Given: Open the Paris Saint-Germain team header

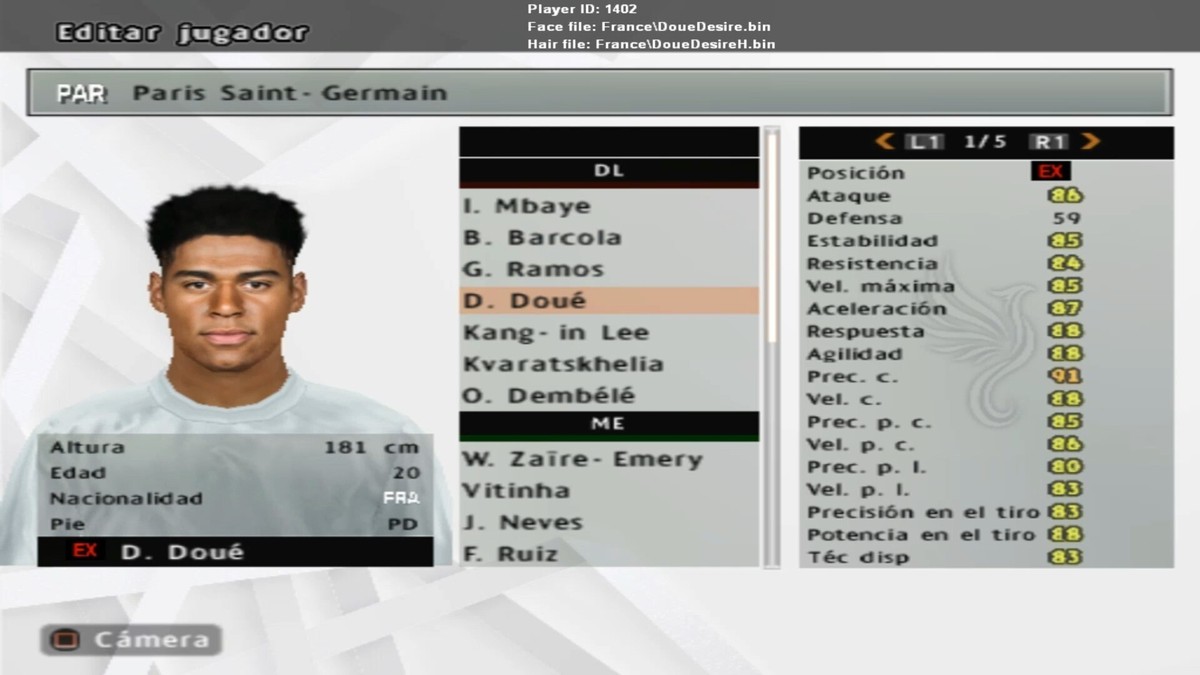Looking at the screenshot, I should coord(599,93).
